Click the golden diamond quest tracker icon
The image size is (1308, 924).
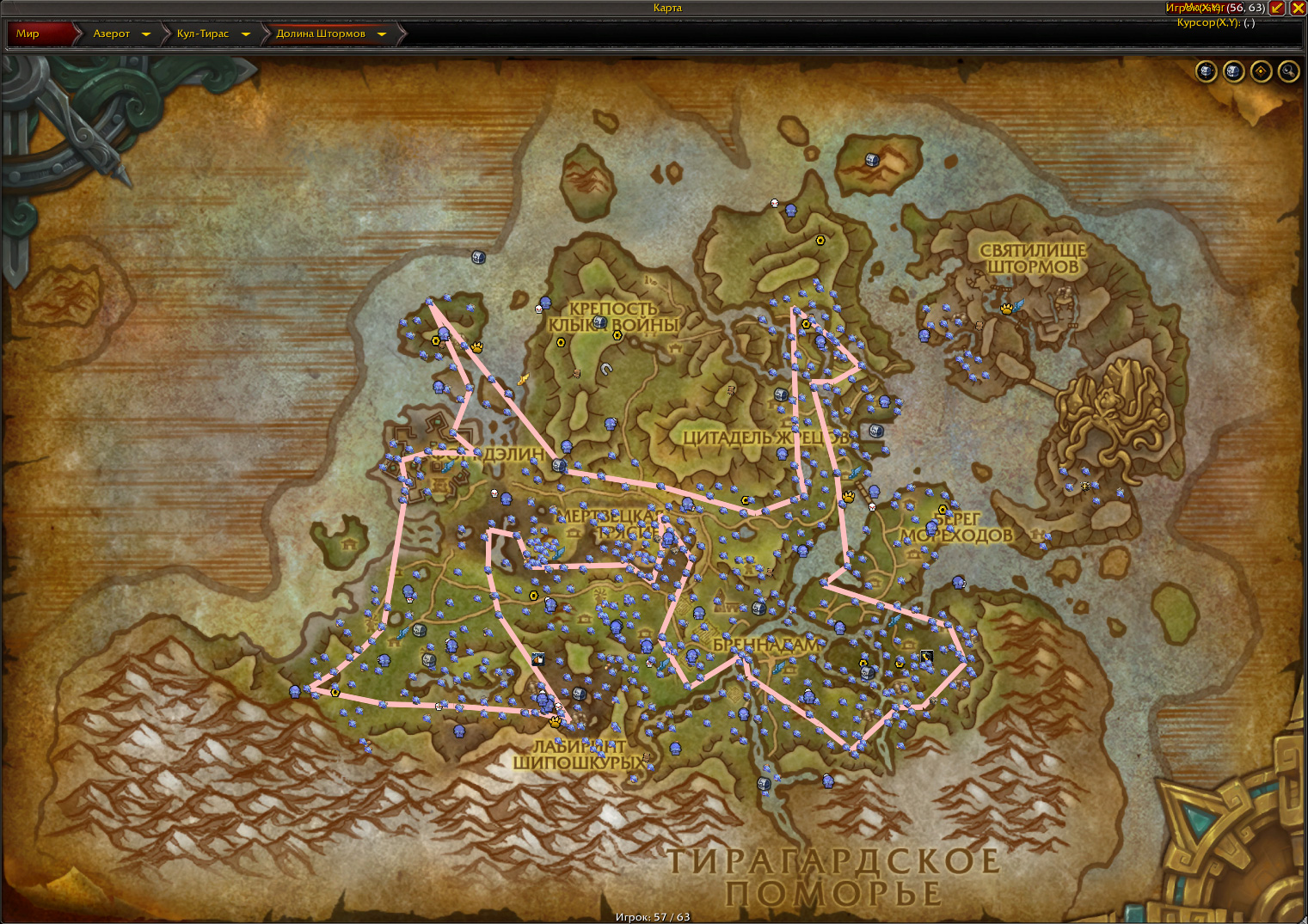pyautogui.click(x=1262, y=71)
